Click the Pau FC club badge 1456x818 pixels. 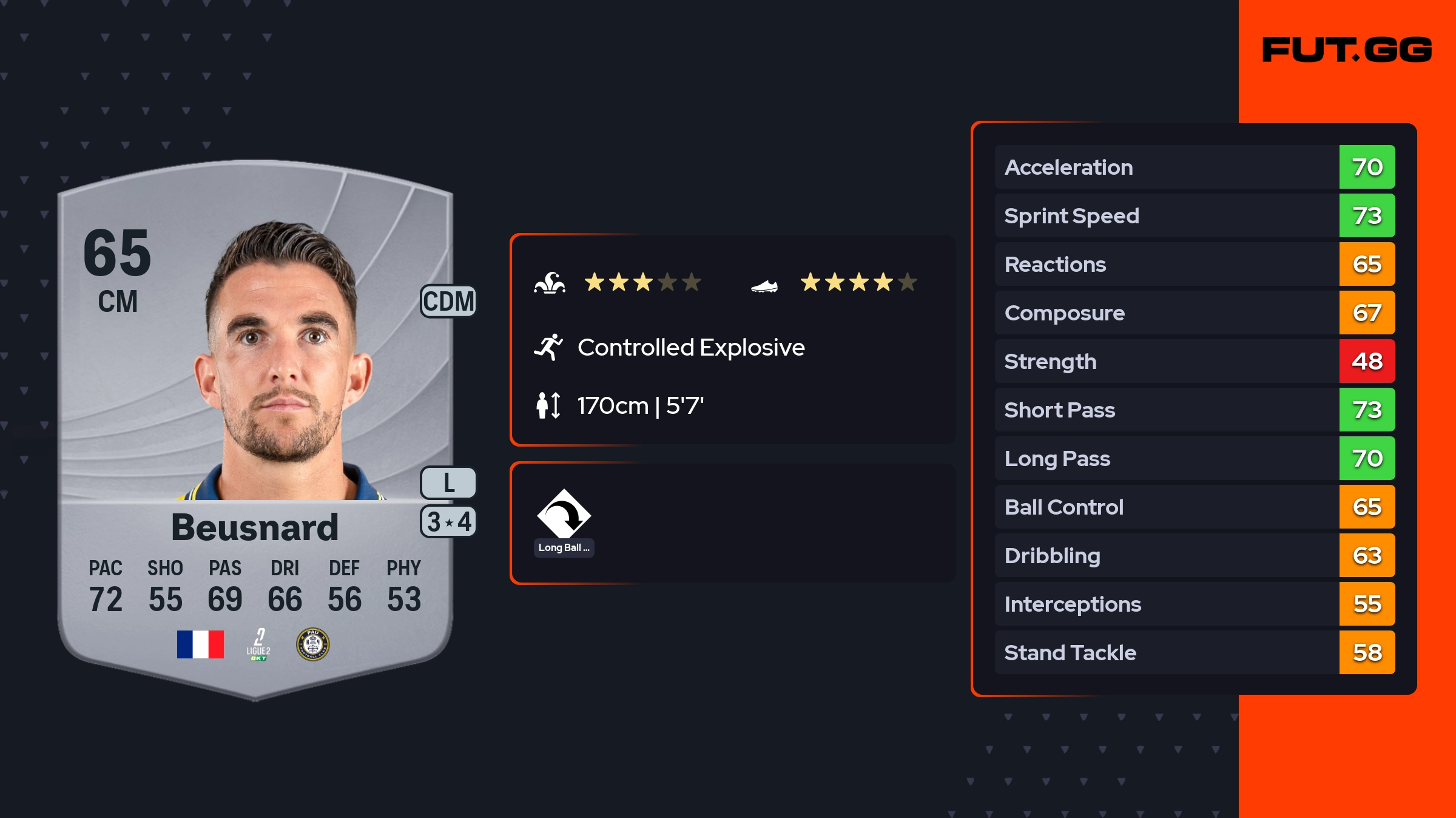tap(312, 644)
